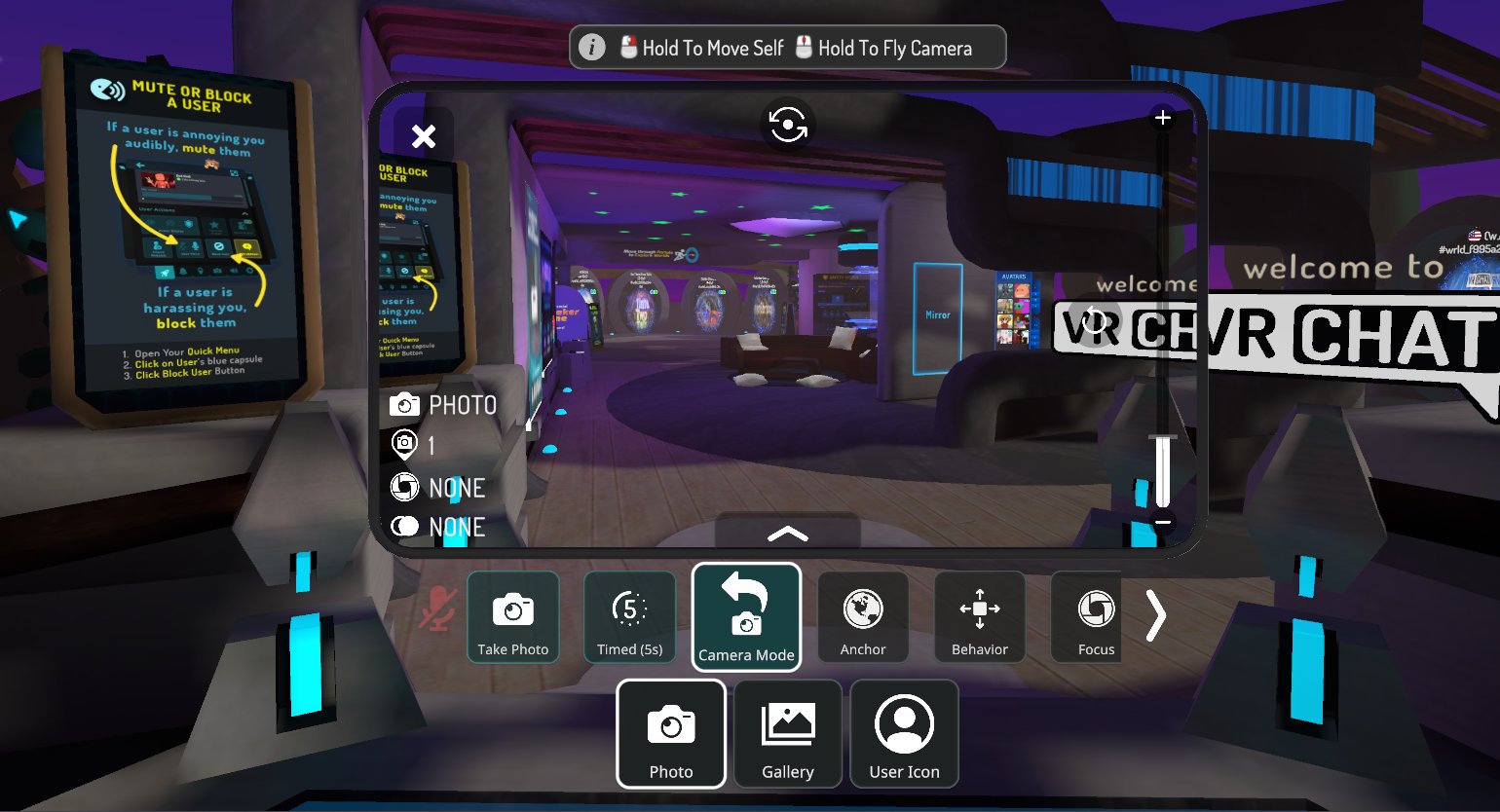Flip the camera view direction

click(x=787, y=125)
